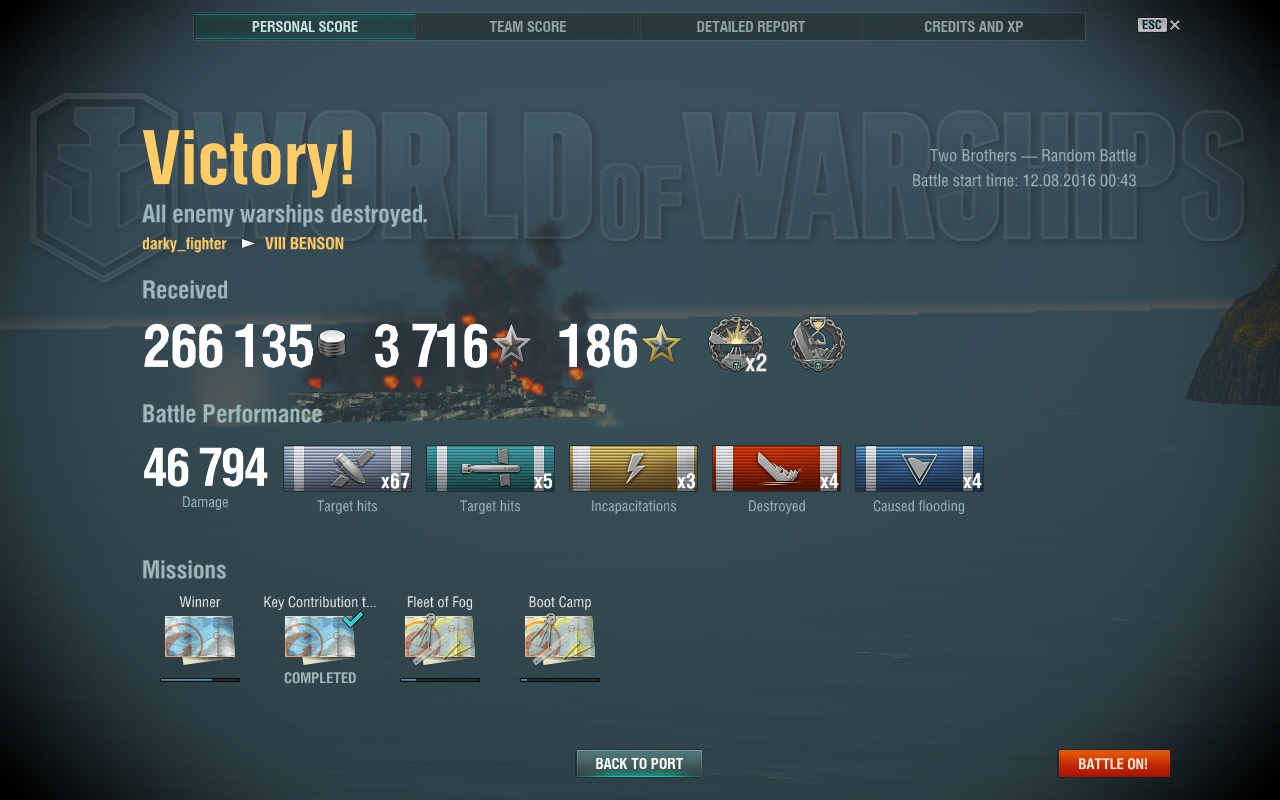Click the red Destroyed ribbon

pyautogui.click(x=776, y=469)
